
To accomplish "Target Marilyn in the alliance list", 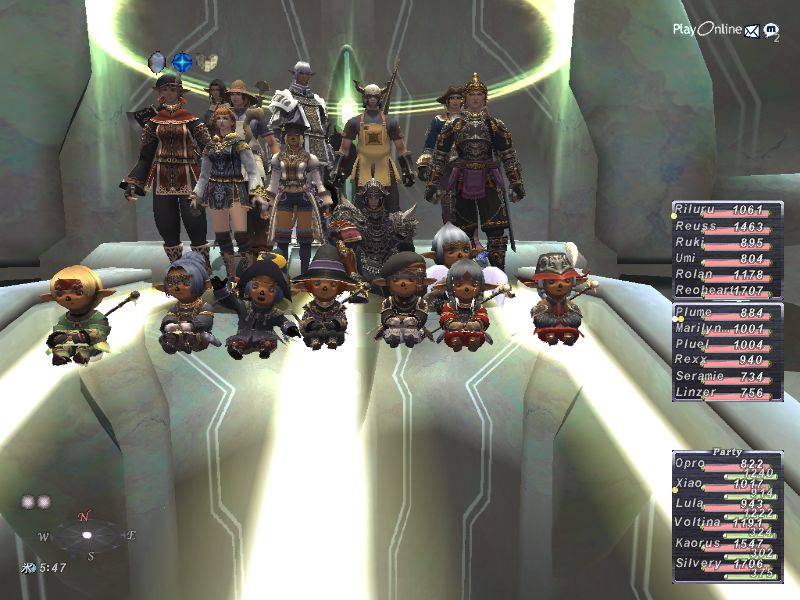I will tap(727, 328).
